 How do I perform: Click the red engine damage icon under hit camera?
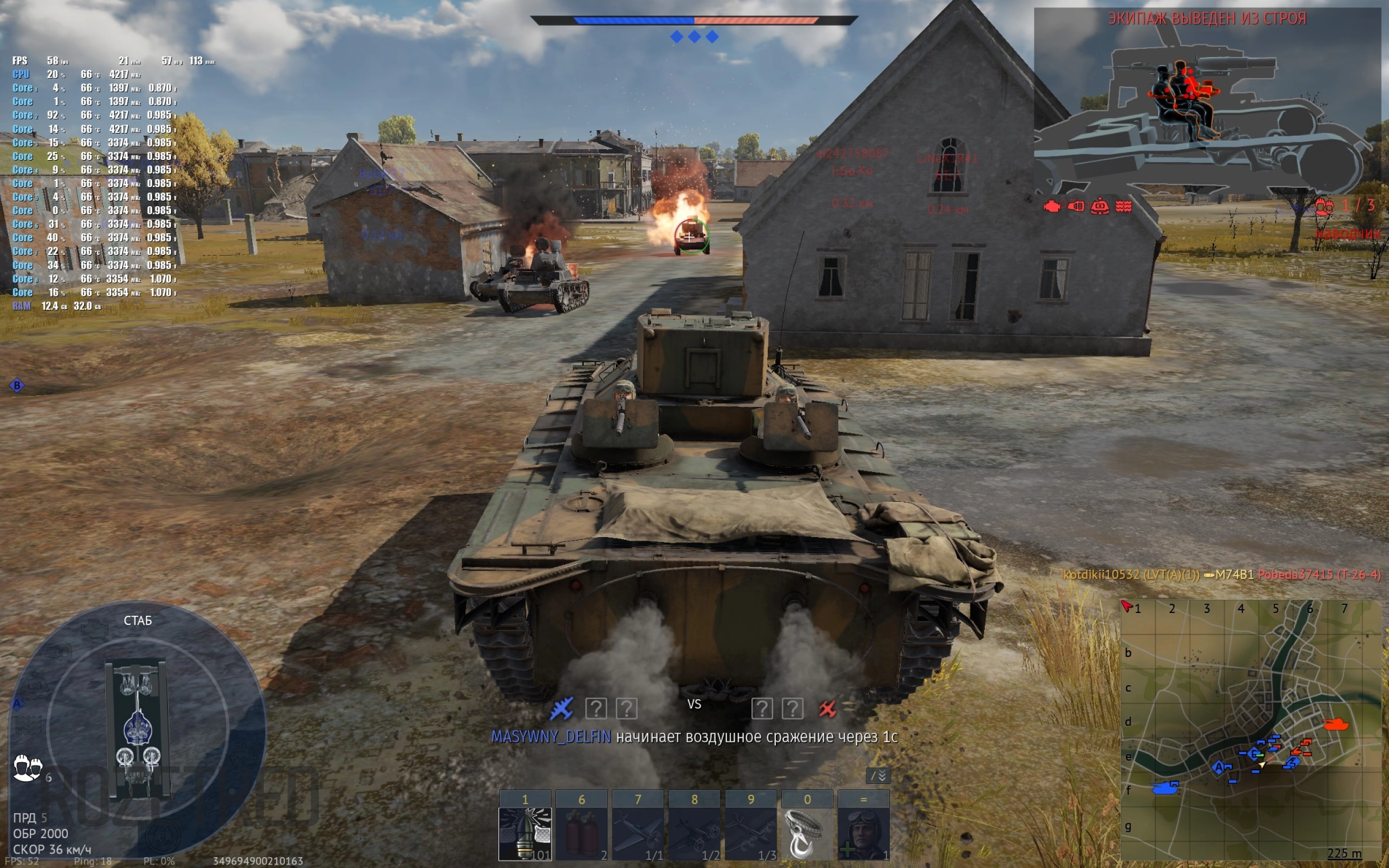point(1051,206)
